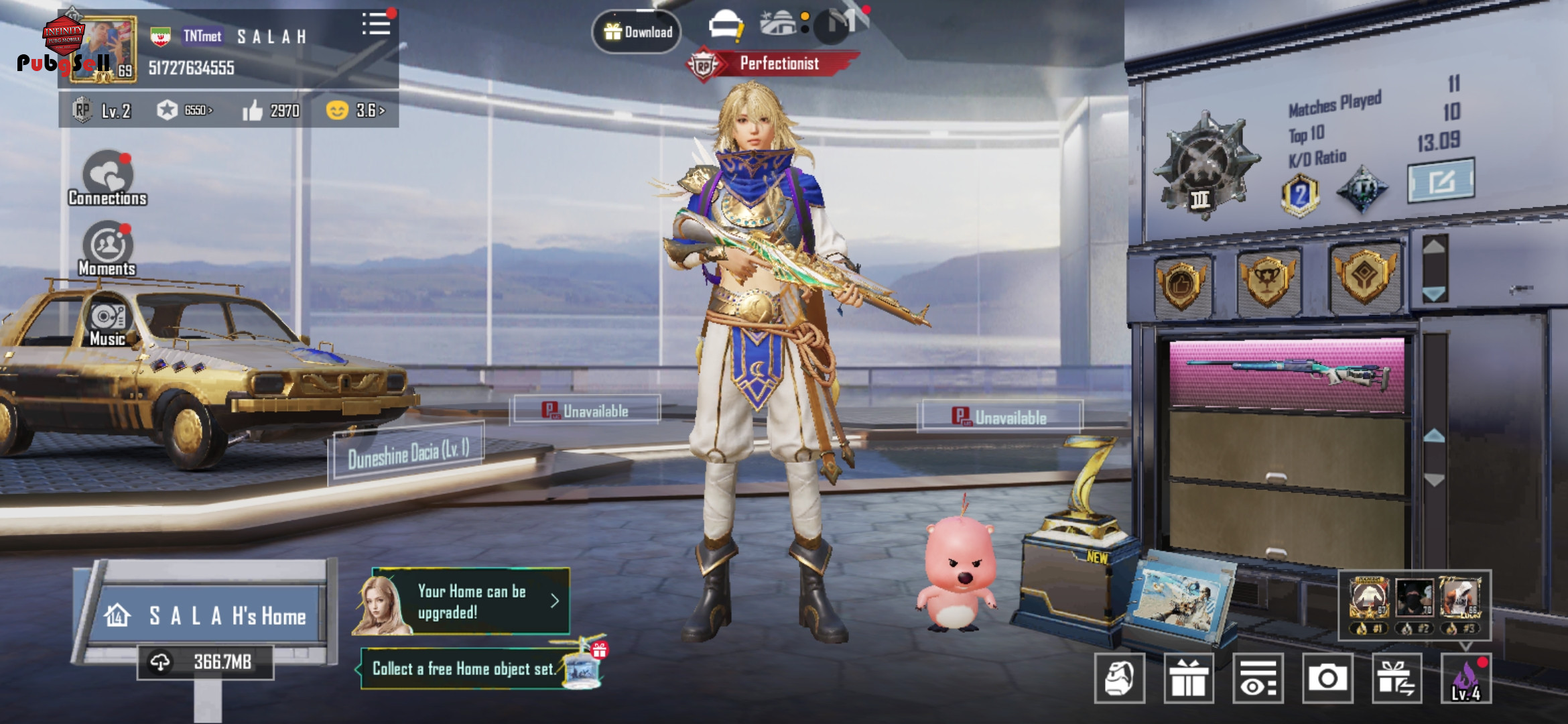Viewport: 1568px width, 724px height.
Task: Open the smiley rating 3.6 details
Action: (356, 110)
